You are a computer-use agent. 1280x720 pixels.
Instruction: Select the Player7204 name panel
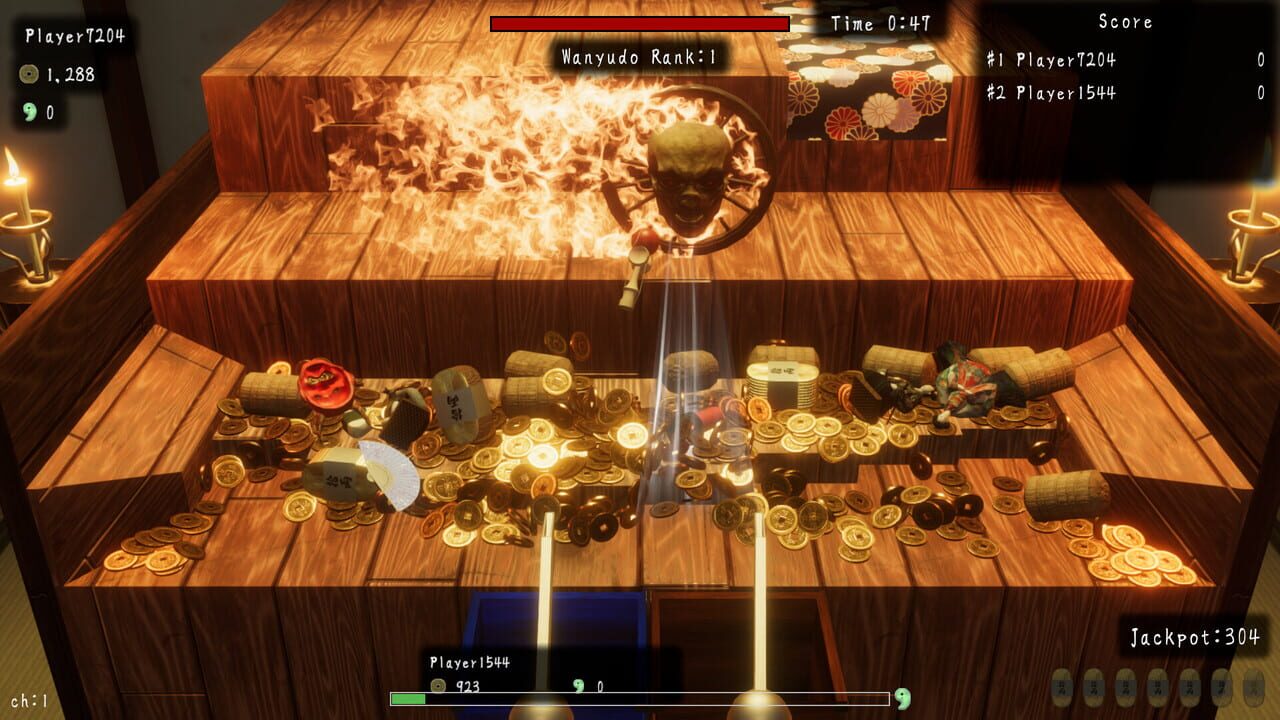coord(75,36)
